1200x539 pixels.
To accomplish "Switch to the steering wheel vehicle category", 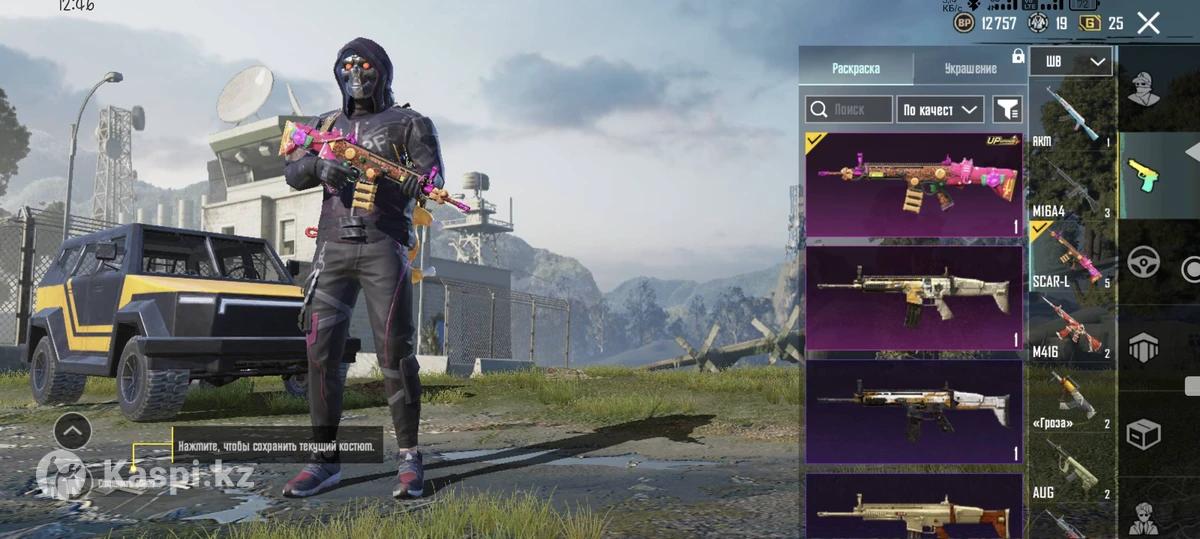I will 1143,262.
